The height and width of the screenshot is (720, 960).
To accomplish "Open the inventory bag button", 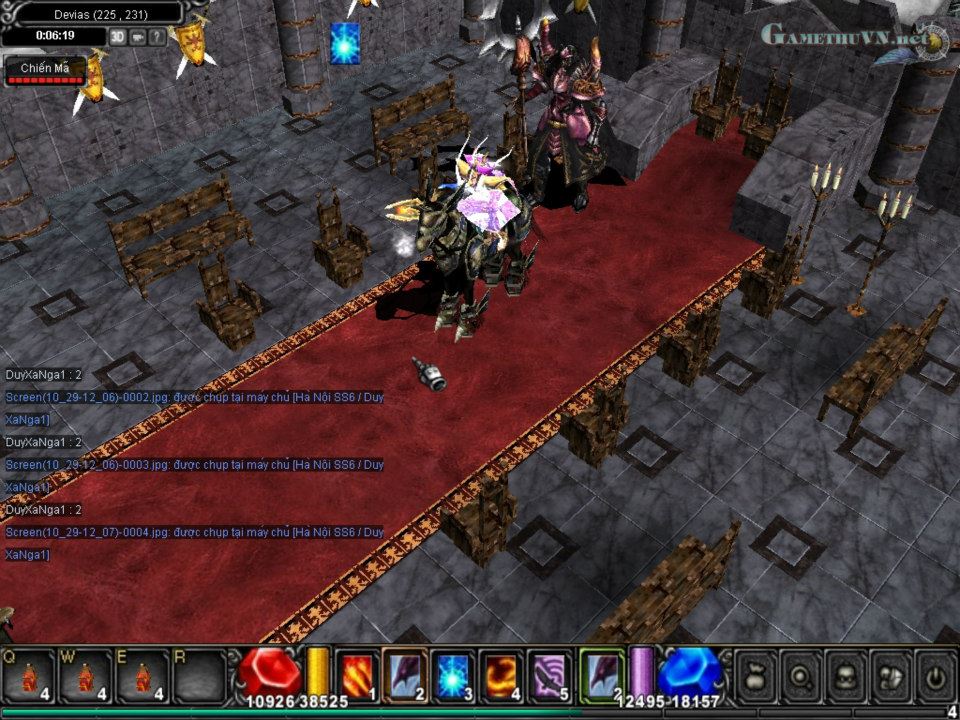I will (x=757, y=675).
